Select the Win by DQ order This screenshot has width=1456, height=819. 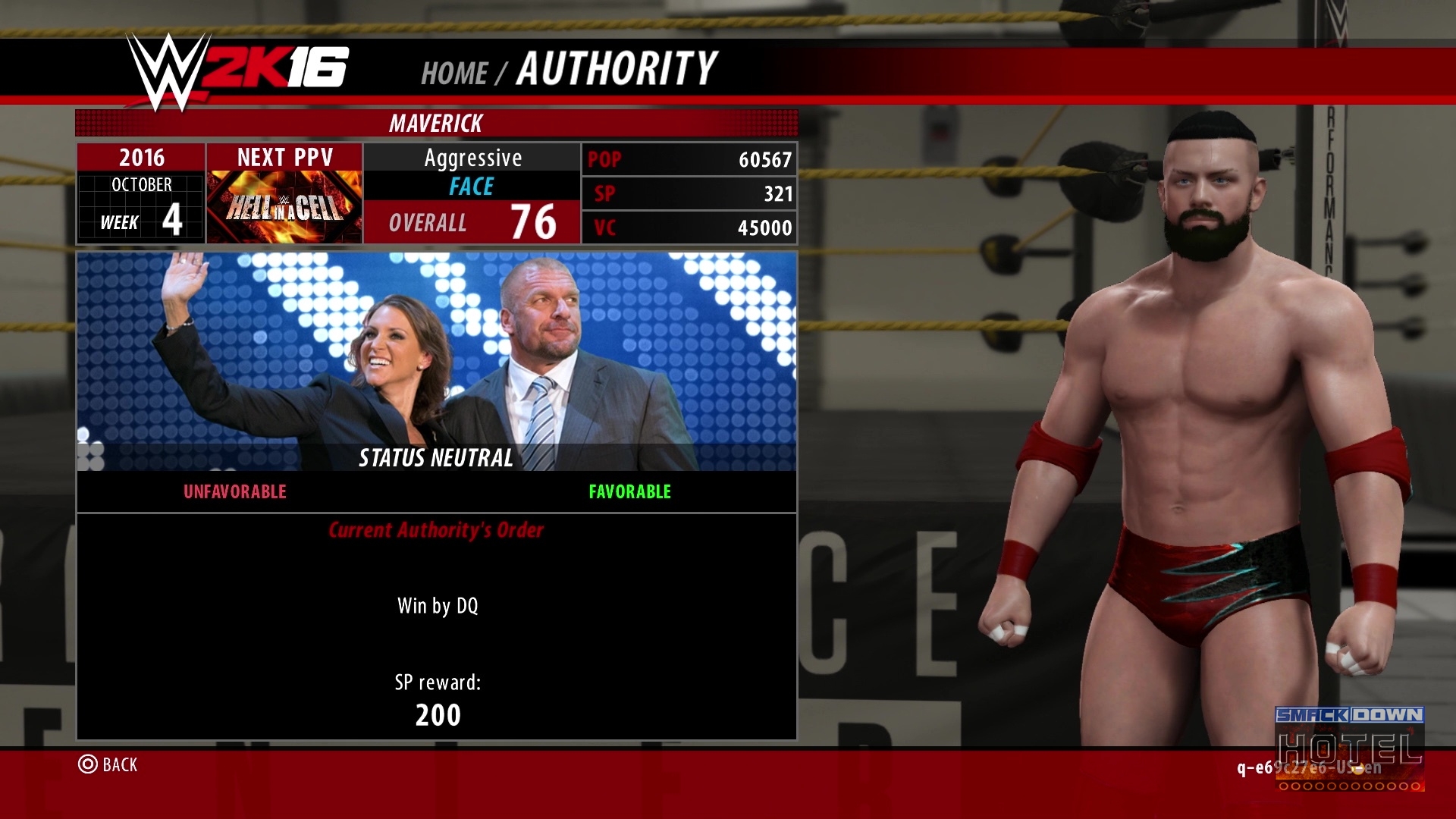coord(438,606)
